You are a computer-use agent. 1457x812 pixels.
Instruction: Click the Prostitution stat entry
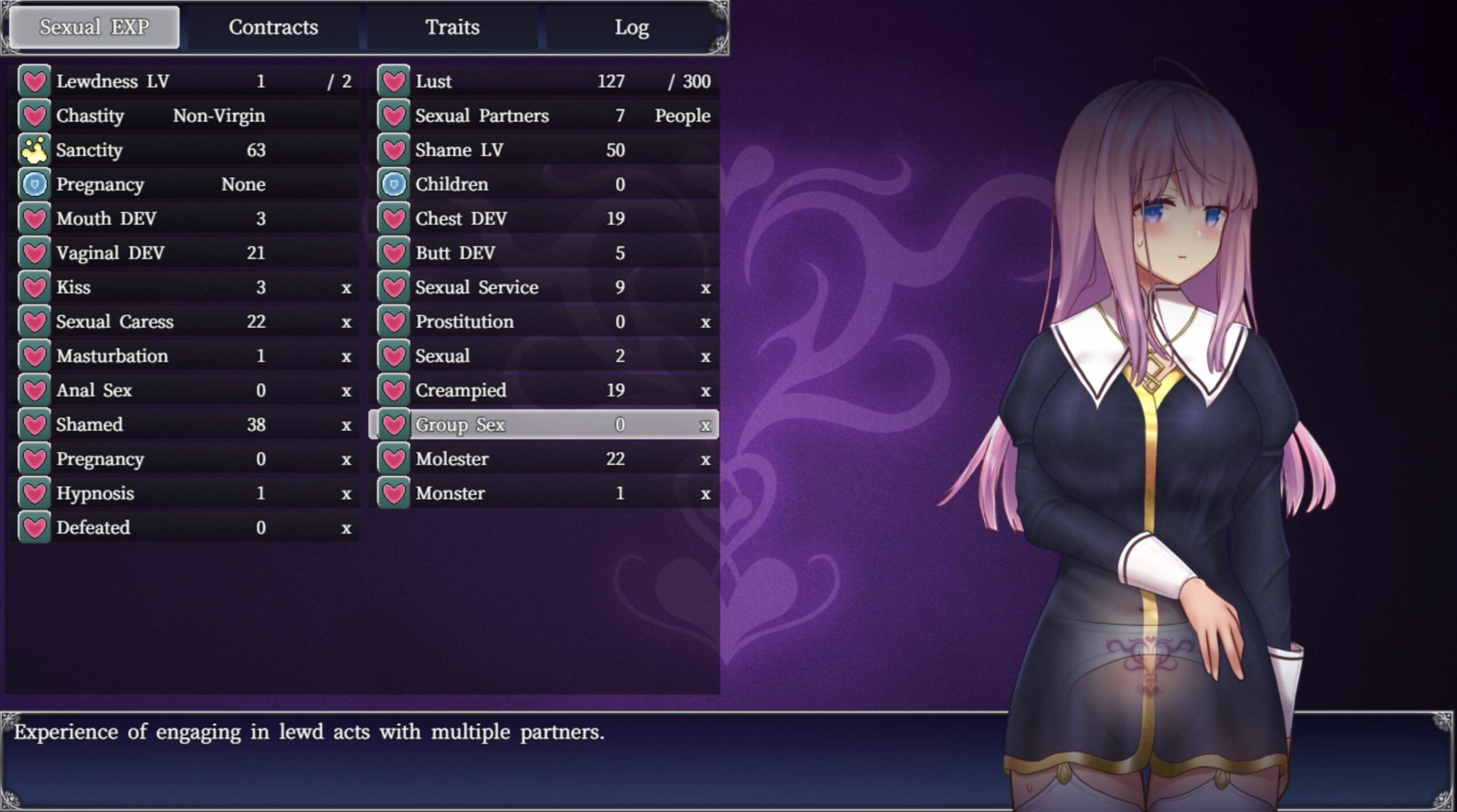[x=544, y=321]
